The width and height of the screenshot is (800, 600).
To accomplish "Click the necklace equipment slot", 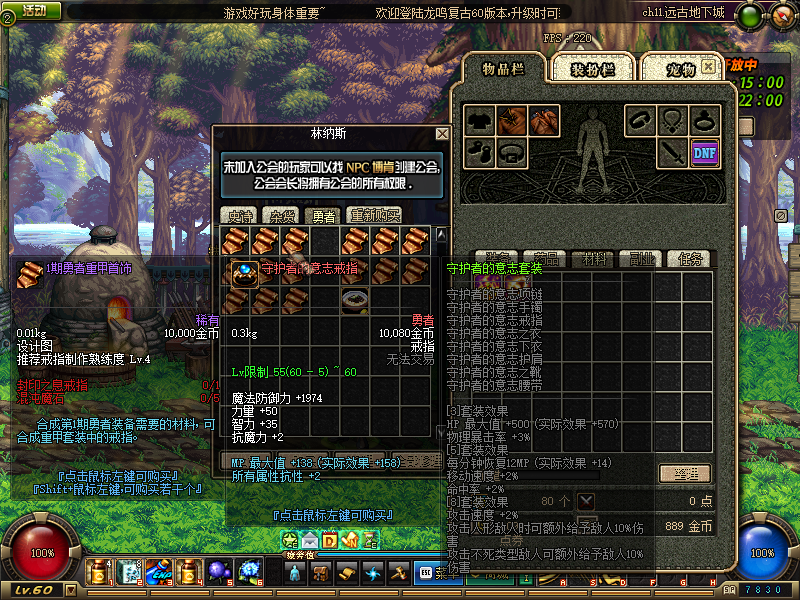I will 672,121.
